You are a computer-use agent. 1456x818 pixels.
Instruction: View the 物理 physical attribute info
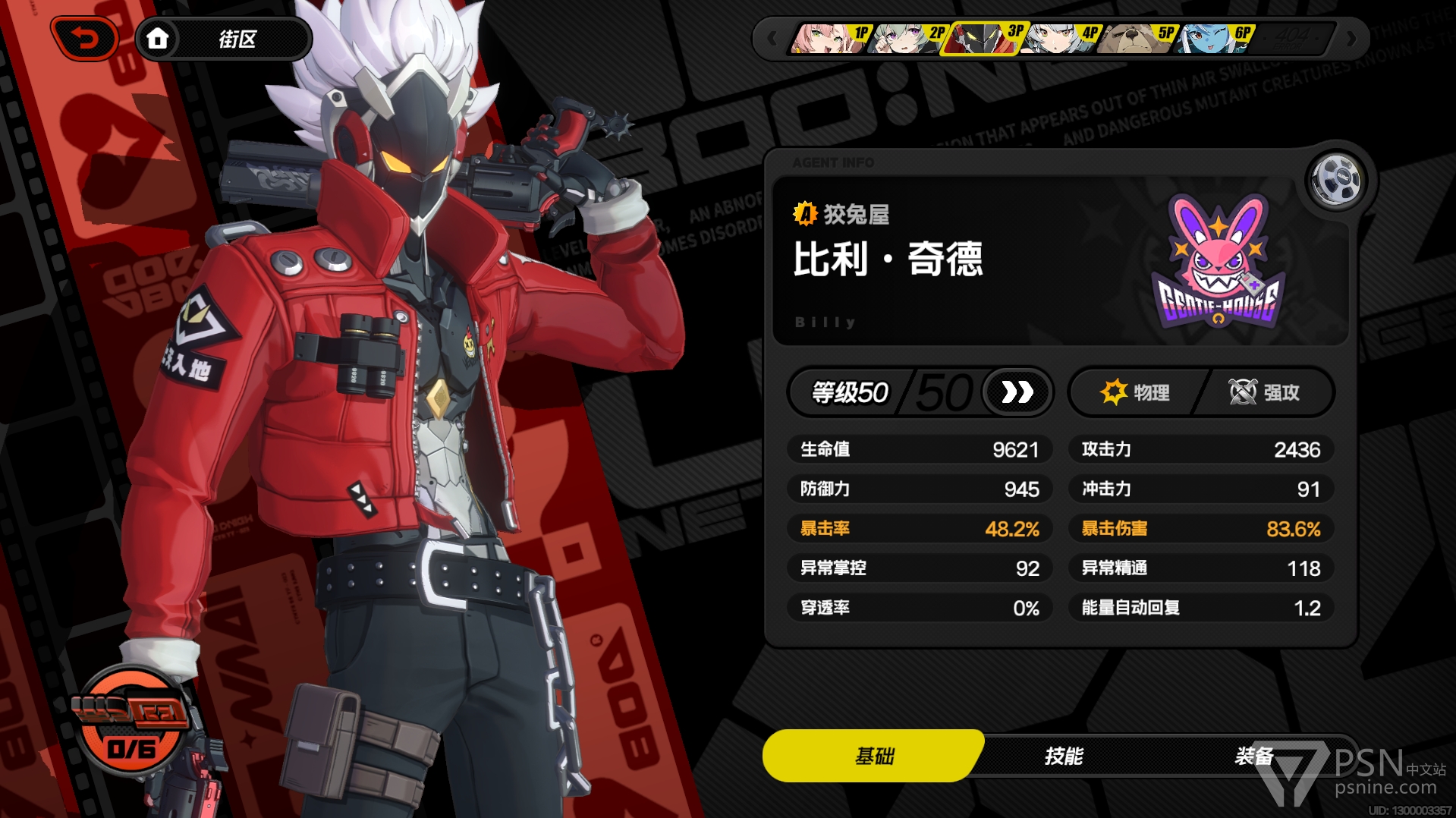point(1135,392)
